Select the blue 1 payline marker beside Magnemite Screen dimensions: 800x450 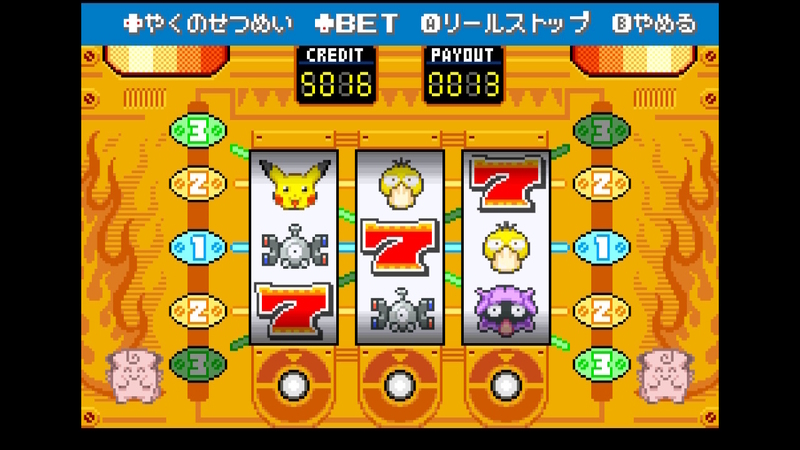[197, 247]
